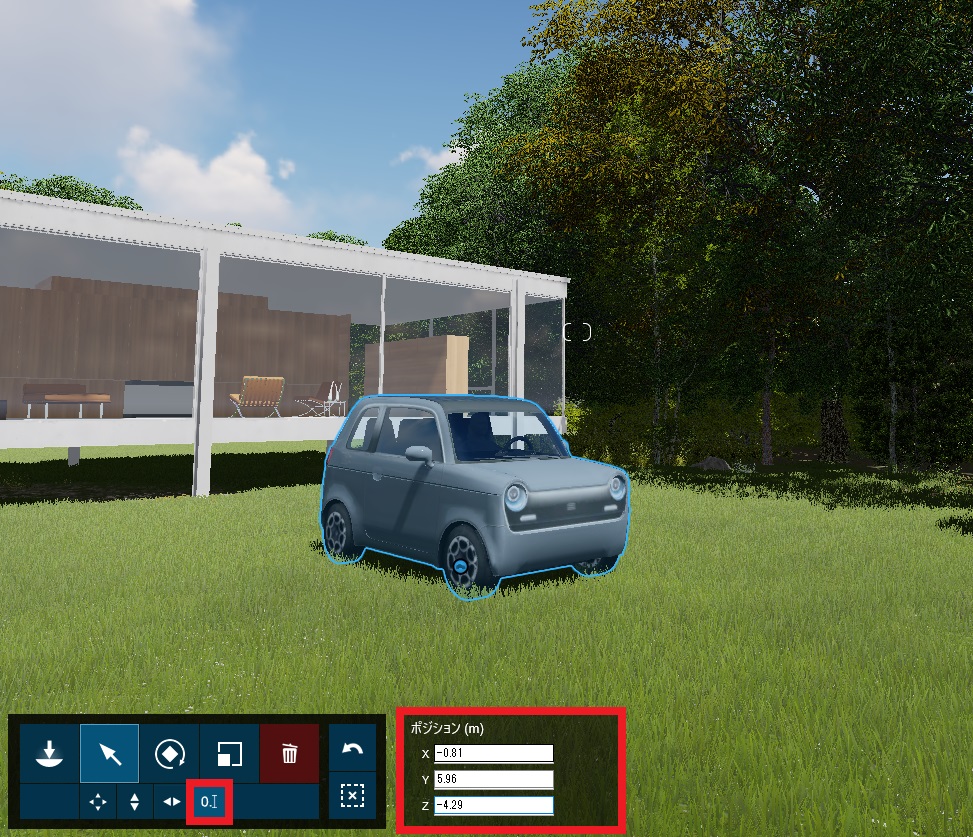
Task: Focus the Y position field
Action: click(493, 779)
